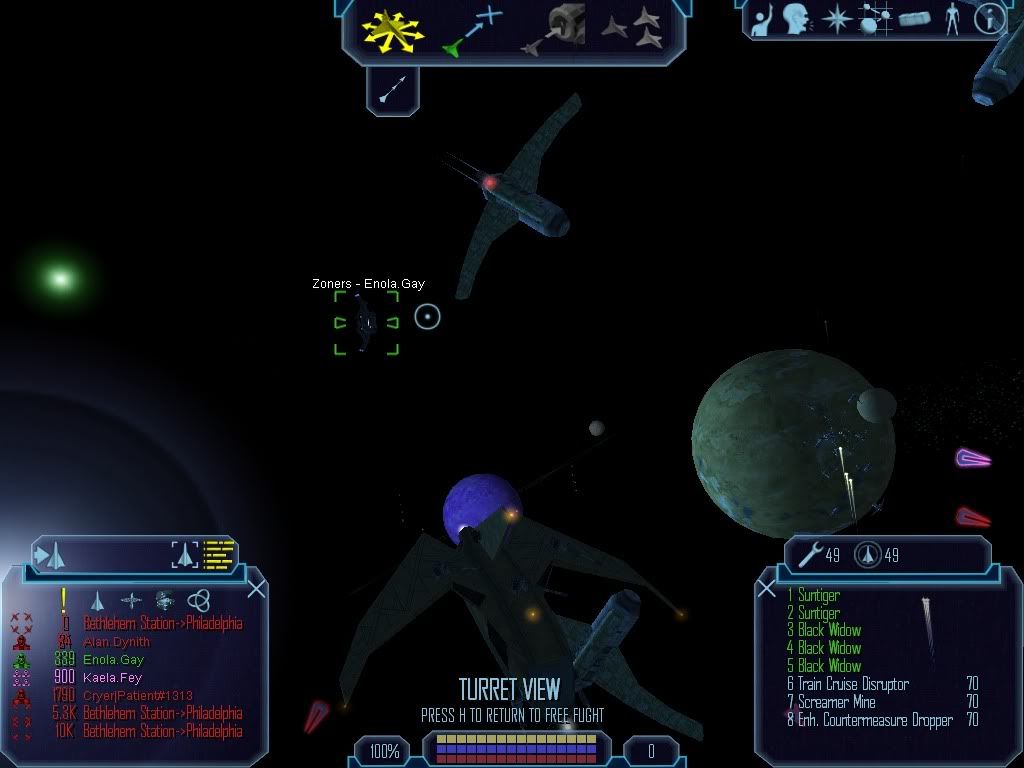
Task: Open the chat speech-head icon
Action: pos(796,17)
